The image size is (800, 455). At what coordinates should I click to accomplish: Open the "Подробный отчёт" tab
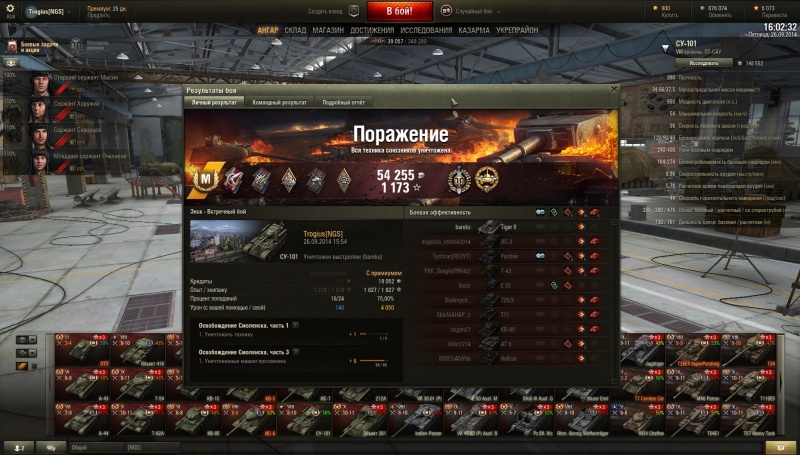click(x=344, y=102)
